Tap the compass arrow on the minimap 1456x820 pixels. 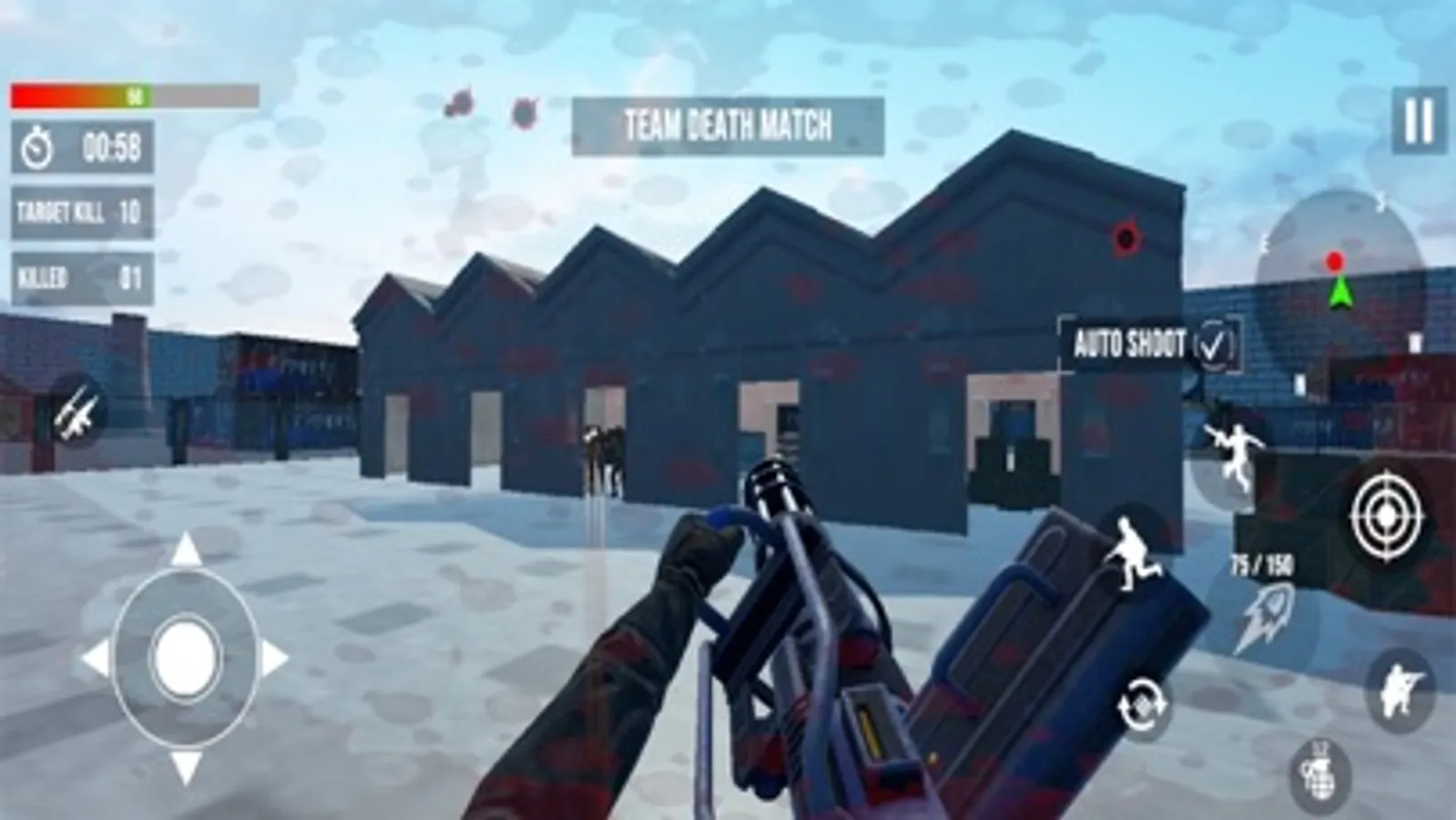point(1338,293)
